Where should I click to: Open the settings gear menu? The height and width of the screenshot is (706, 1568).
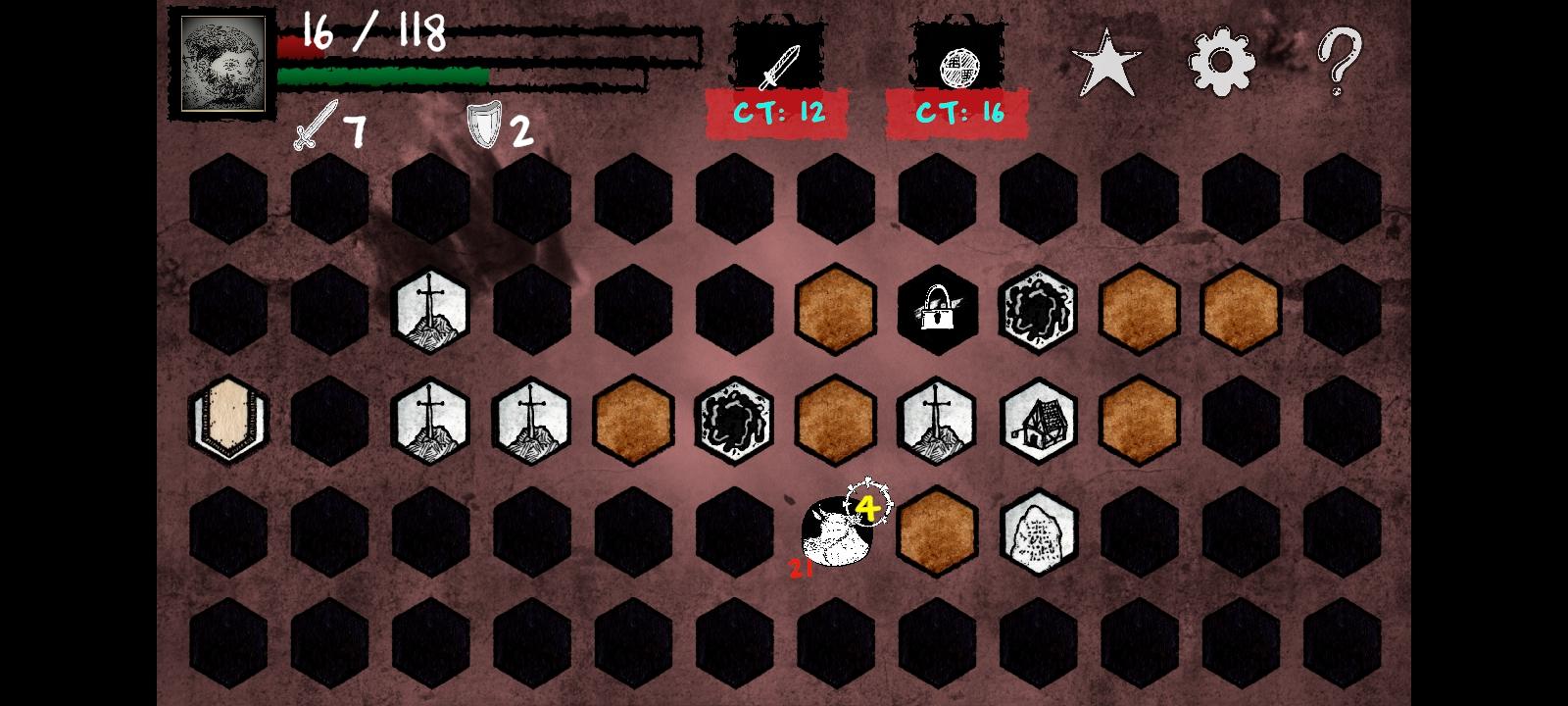1220,61
